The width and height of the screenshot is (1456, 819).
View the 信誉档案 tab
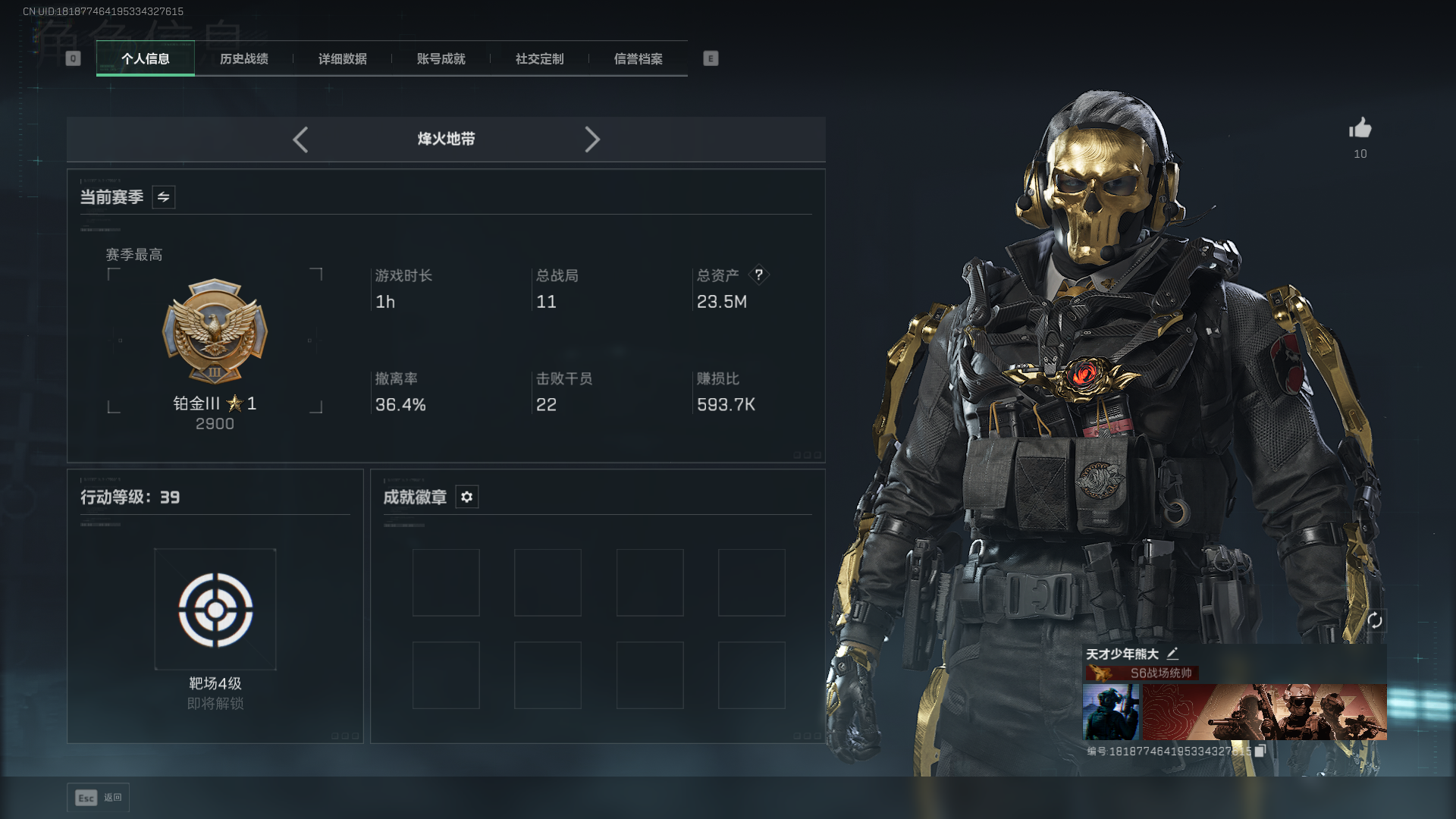pyautogui.click(x=638, y=59)
